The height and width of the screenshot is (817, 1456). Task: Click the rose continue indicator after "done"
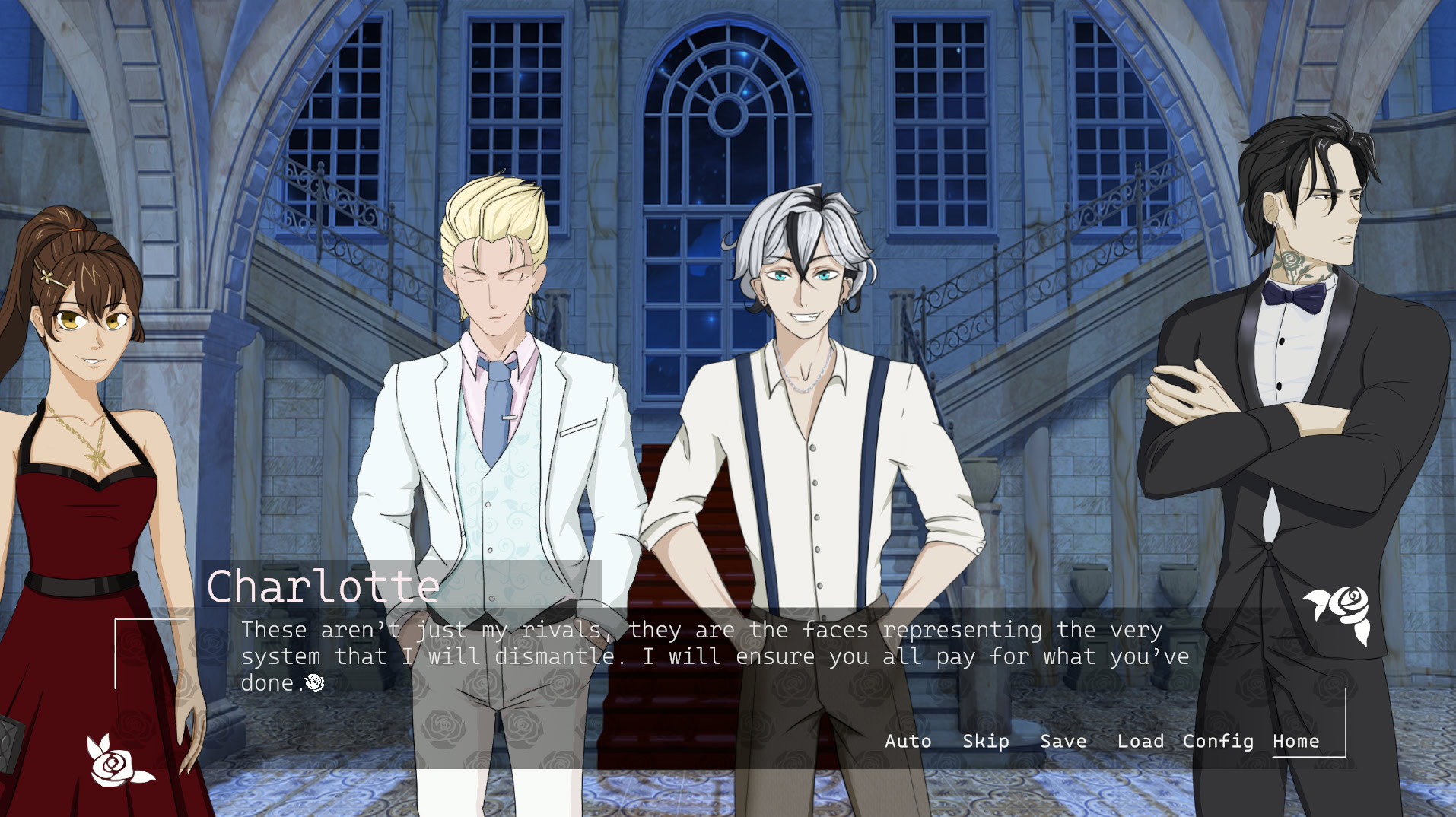[314, 683]
